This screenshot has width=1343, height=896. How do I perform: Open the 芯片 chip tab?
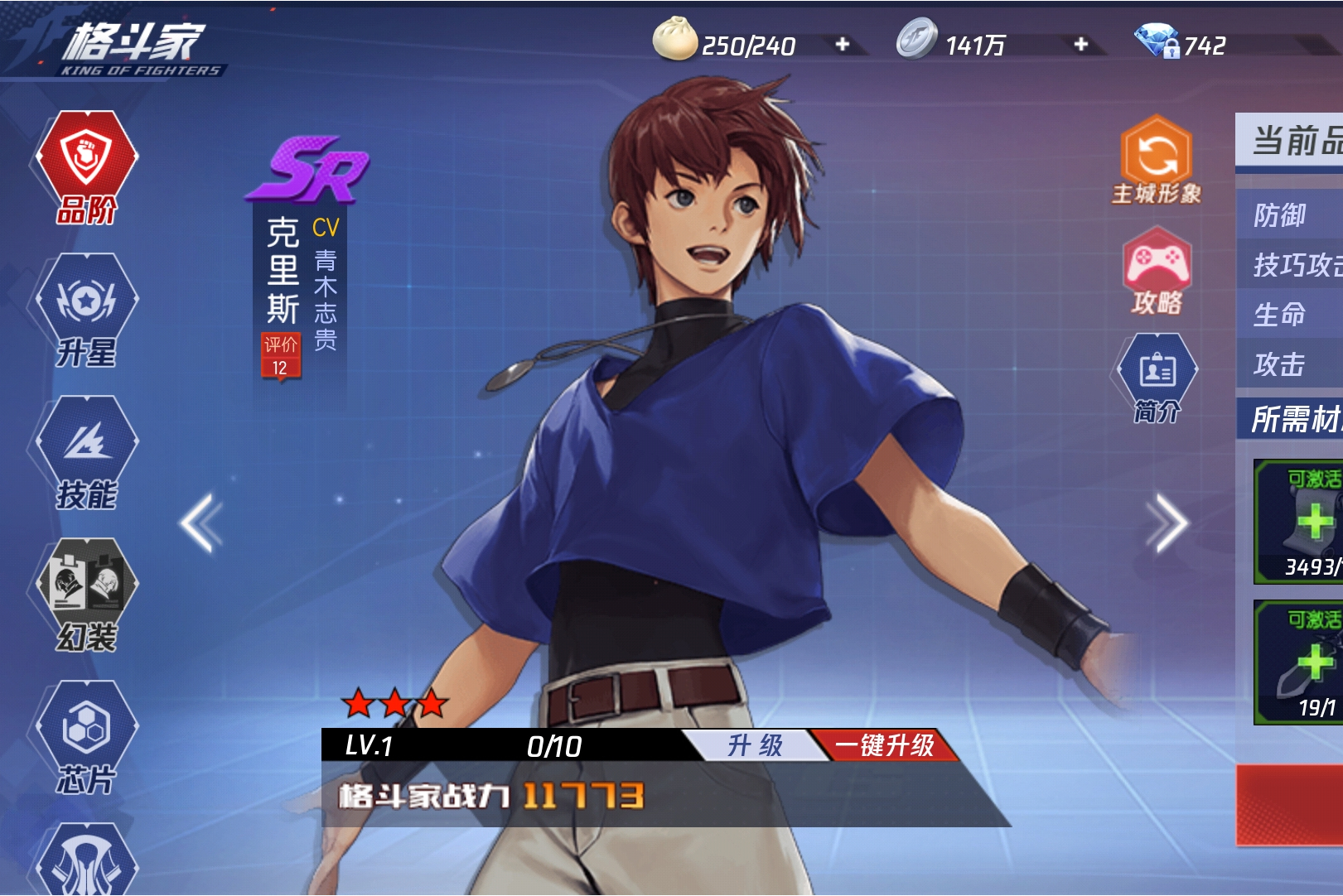[86, 737]
